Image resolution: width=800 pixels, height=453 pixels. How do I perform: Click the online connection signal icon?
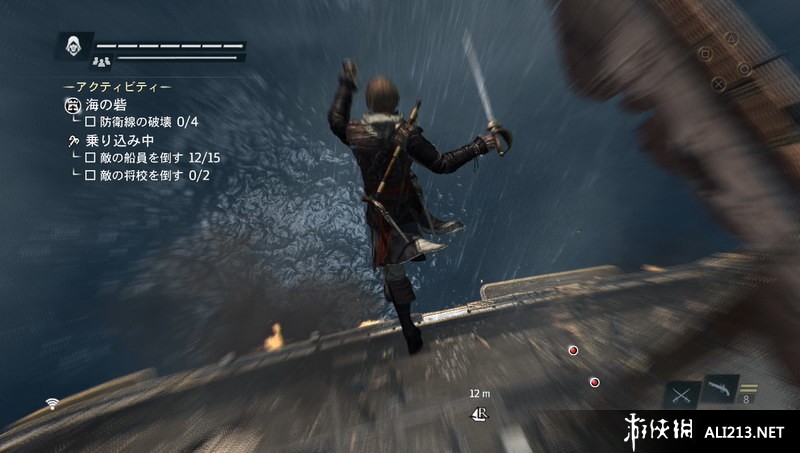tap(51, 404)
